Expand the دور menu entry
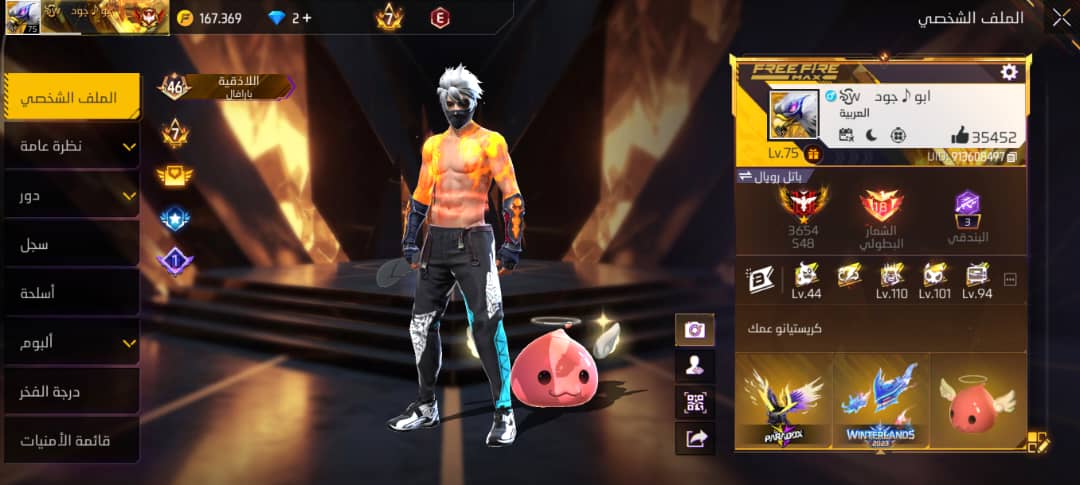The image size is (1080, 485). click(70, 195)
